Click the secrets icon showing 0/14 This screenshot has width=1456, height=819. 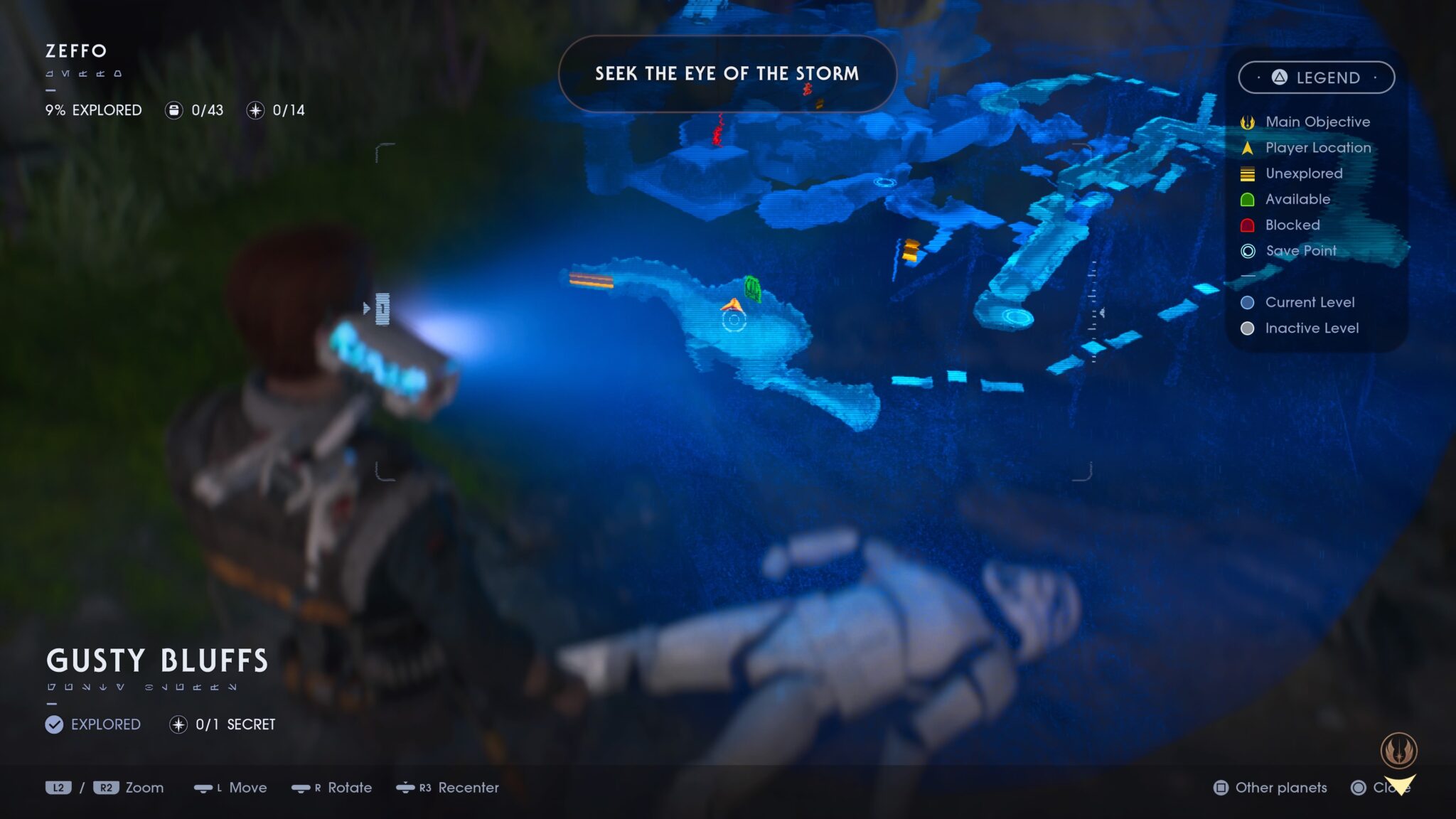point(256,110)
